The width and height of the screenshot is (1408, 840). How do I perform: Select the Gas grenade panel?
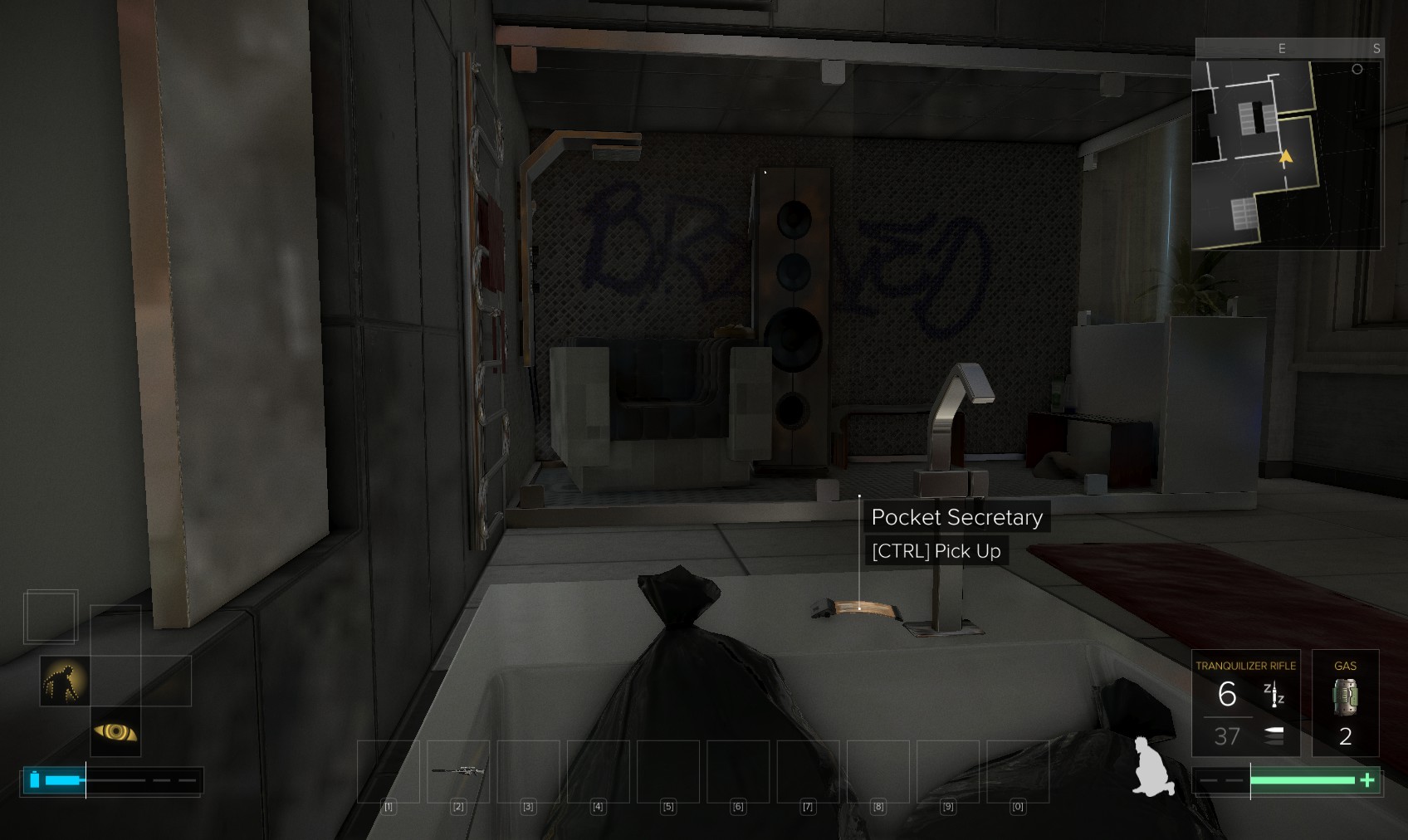(x=1345, y=703)
